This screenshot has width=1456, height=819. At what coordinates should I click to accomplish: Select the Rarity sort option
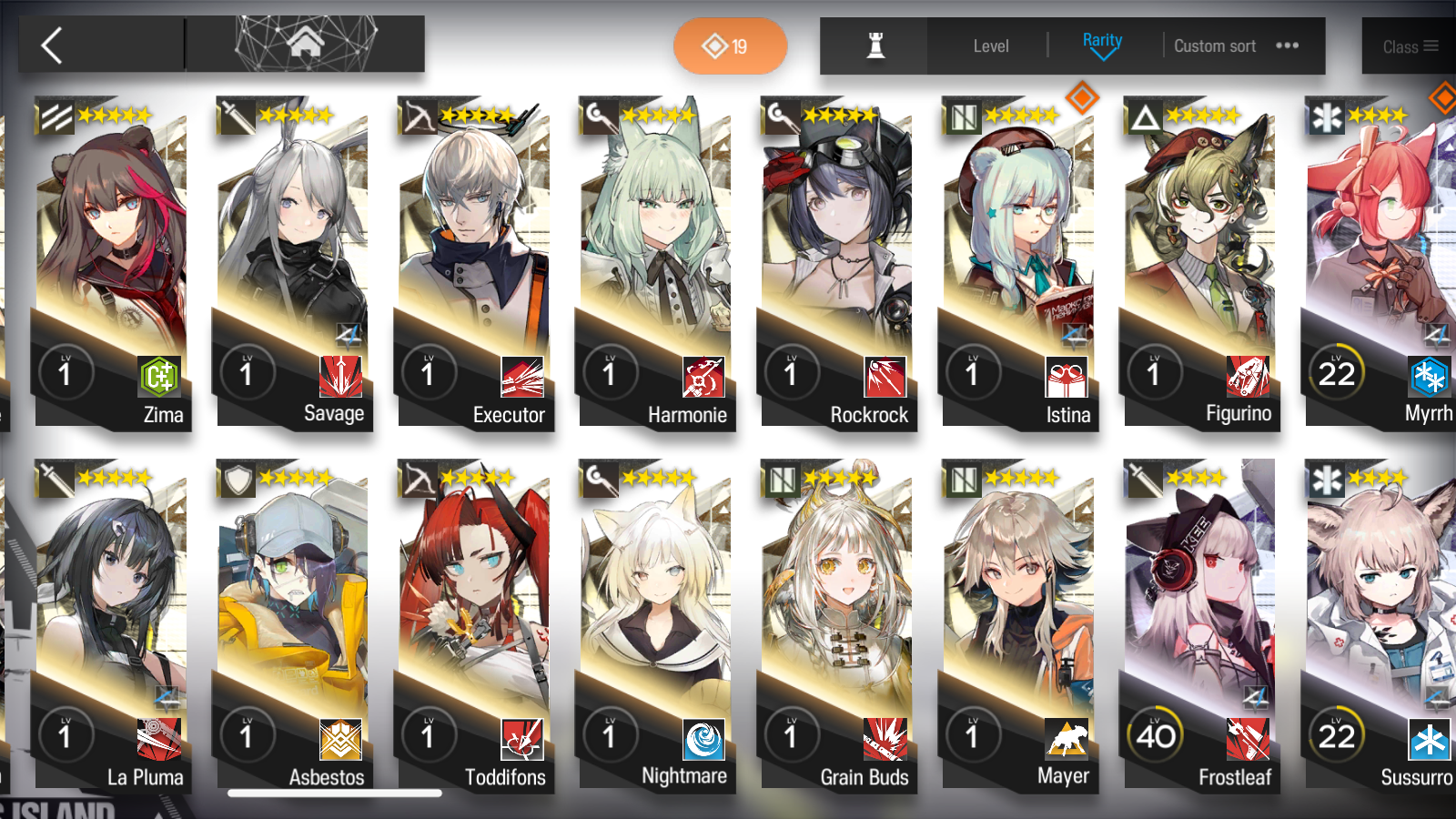pos(1103,41)
